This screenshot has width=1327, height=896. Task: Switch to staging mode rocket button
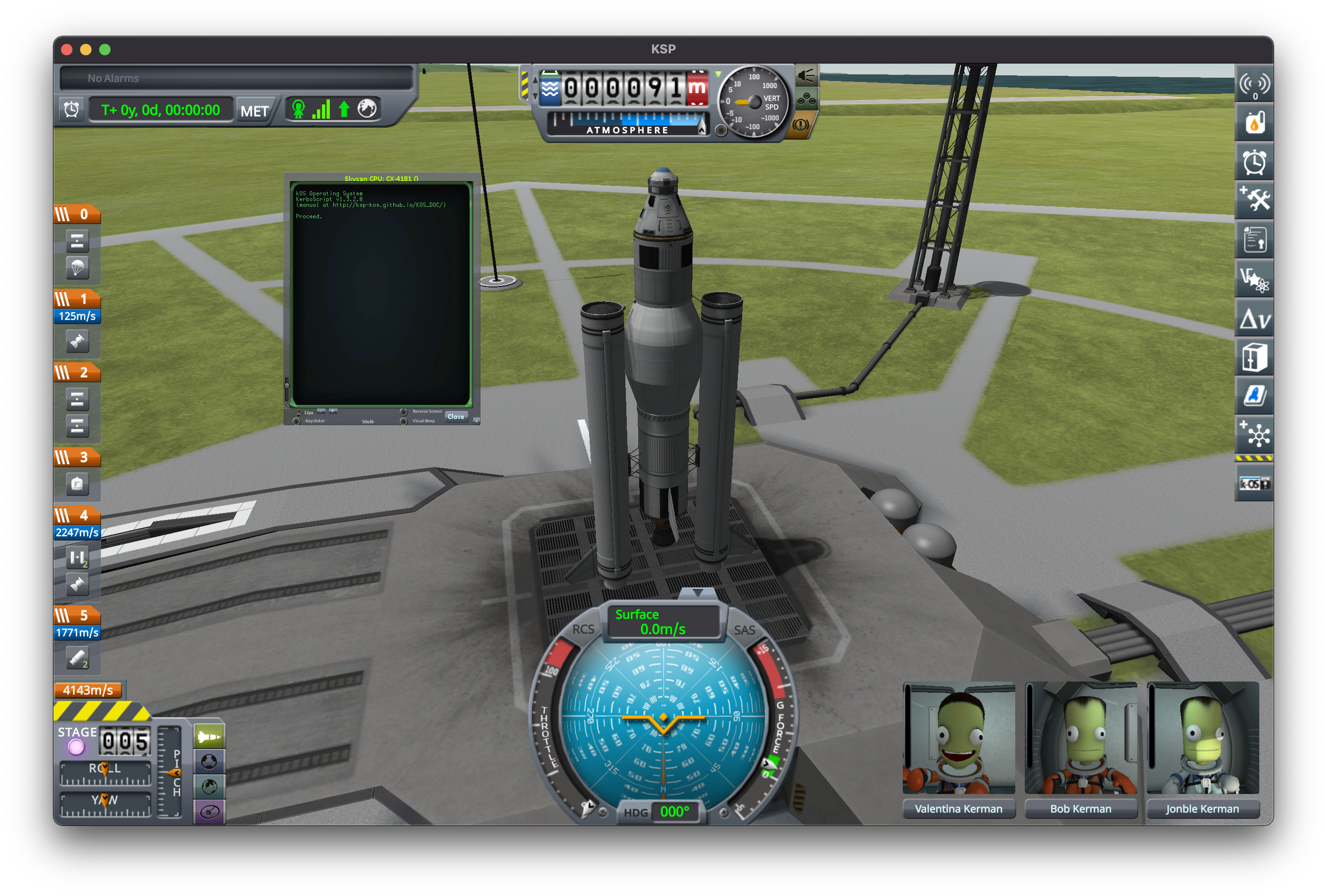click(209, 737)
